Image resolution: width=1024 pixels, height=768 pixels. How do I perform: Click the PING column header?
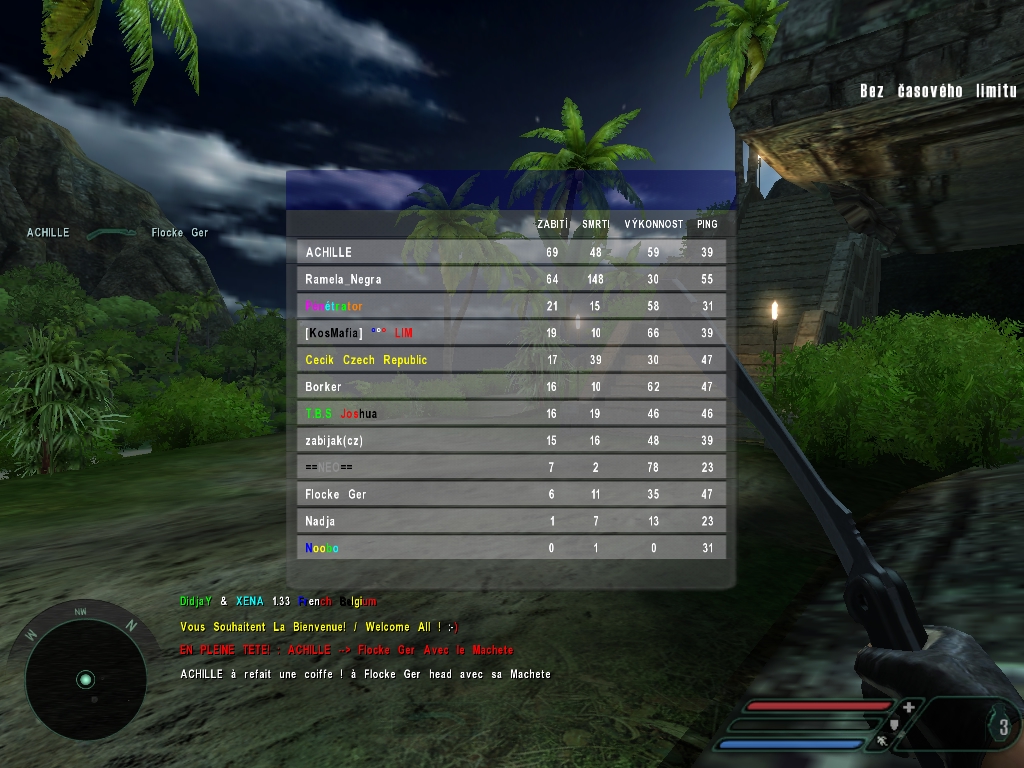click(707, 225)
